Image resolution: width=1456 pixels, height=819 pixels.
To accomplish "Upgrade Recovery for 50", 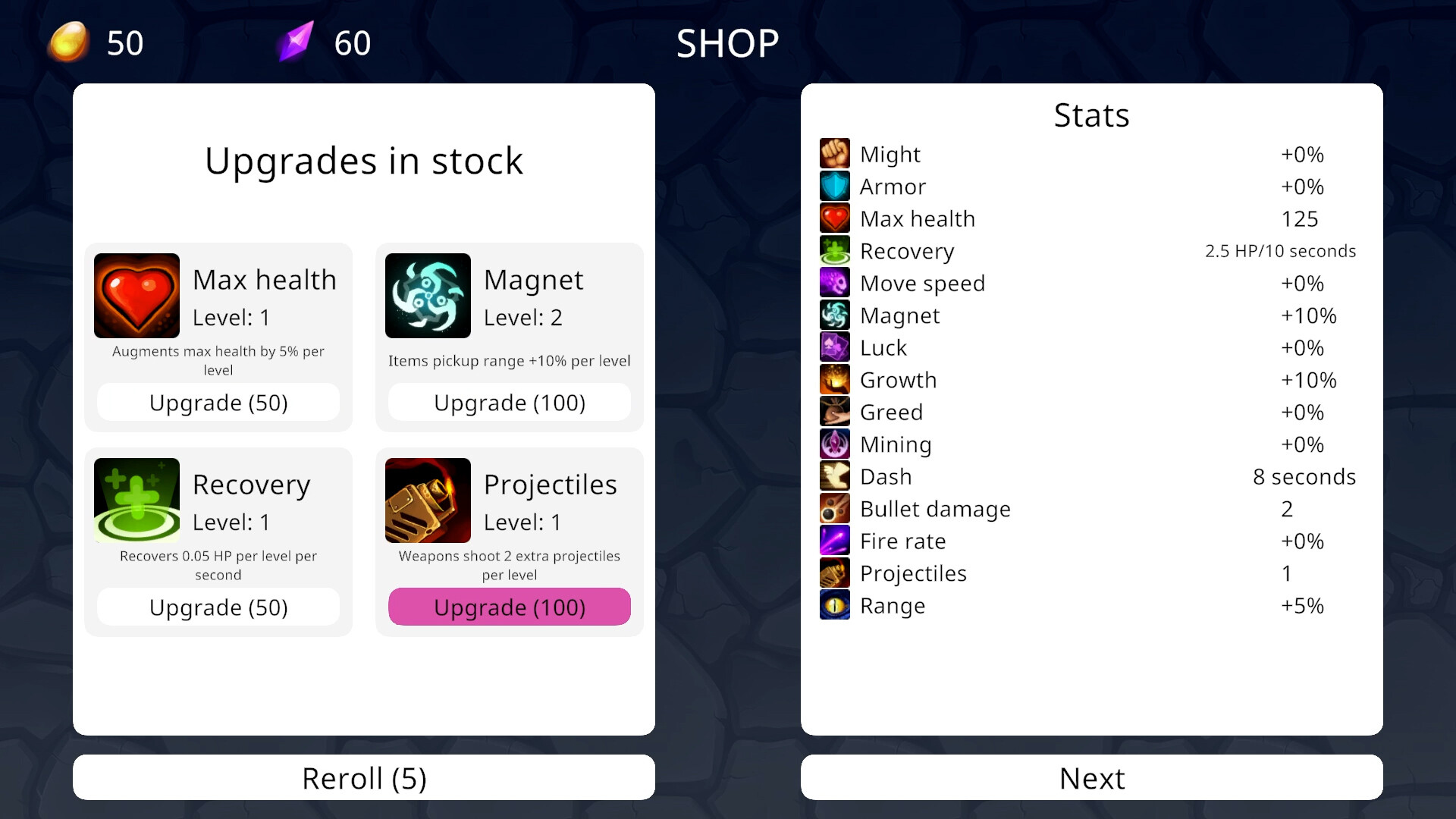I will [218, 607].
